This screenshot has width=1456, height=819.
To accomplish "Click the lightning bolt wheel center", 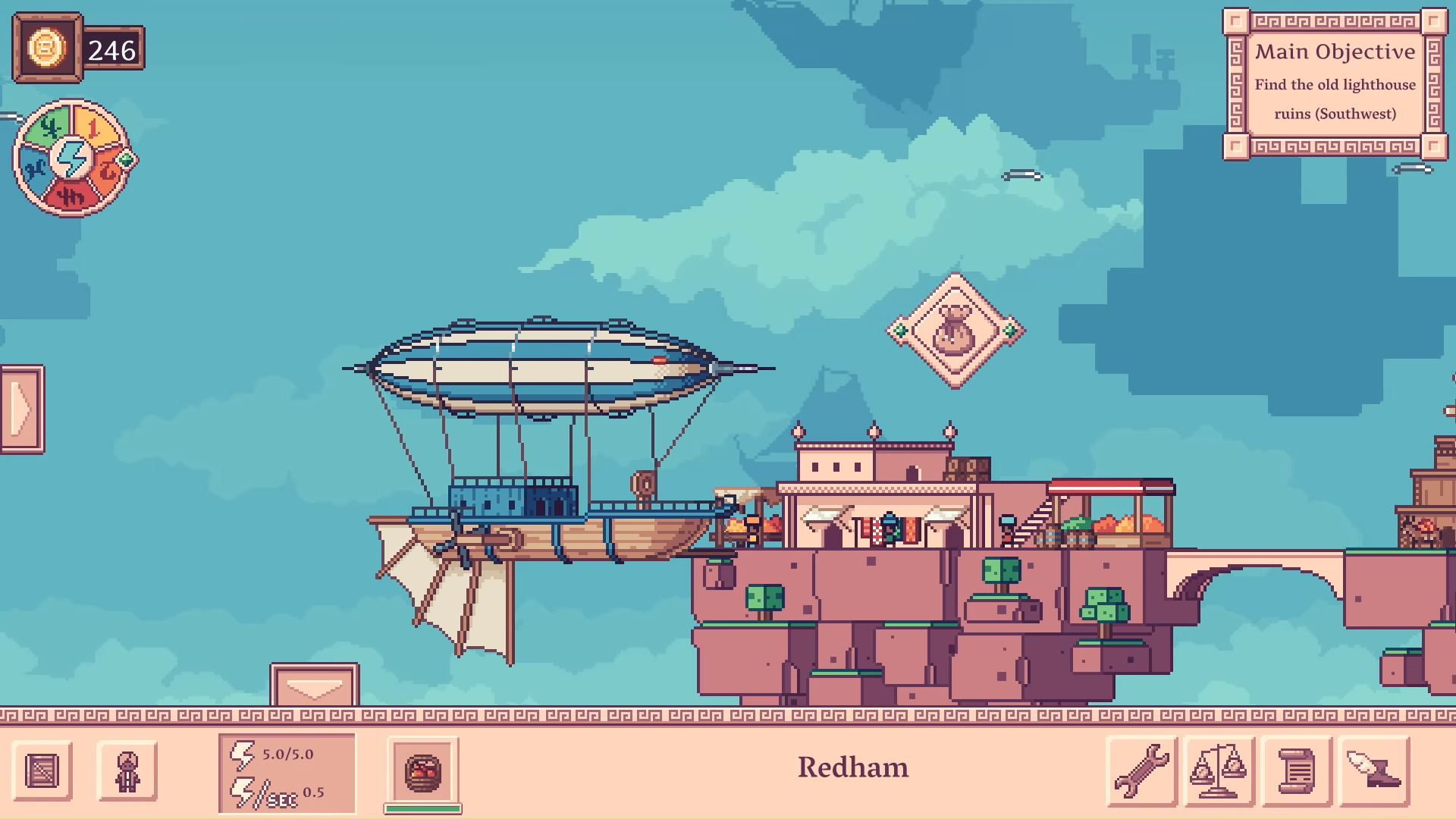I will tap(72, 158).
